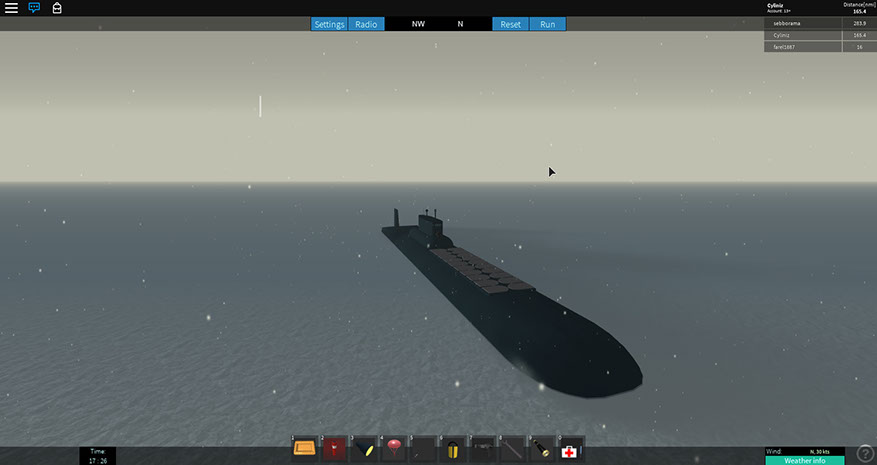Open the Roblox hamburger menu
The image size is (877, 465).
tap(11, 8)
